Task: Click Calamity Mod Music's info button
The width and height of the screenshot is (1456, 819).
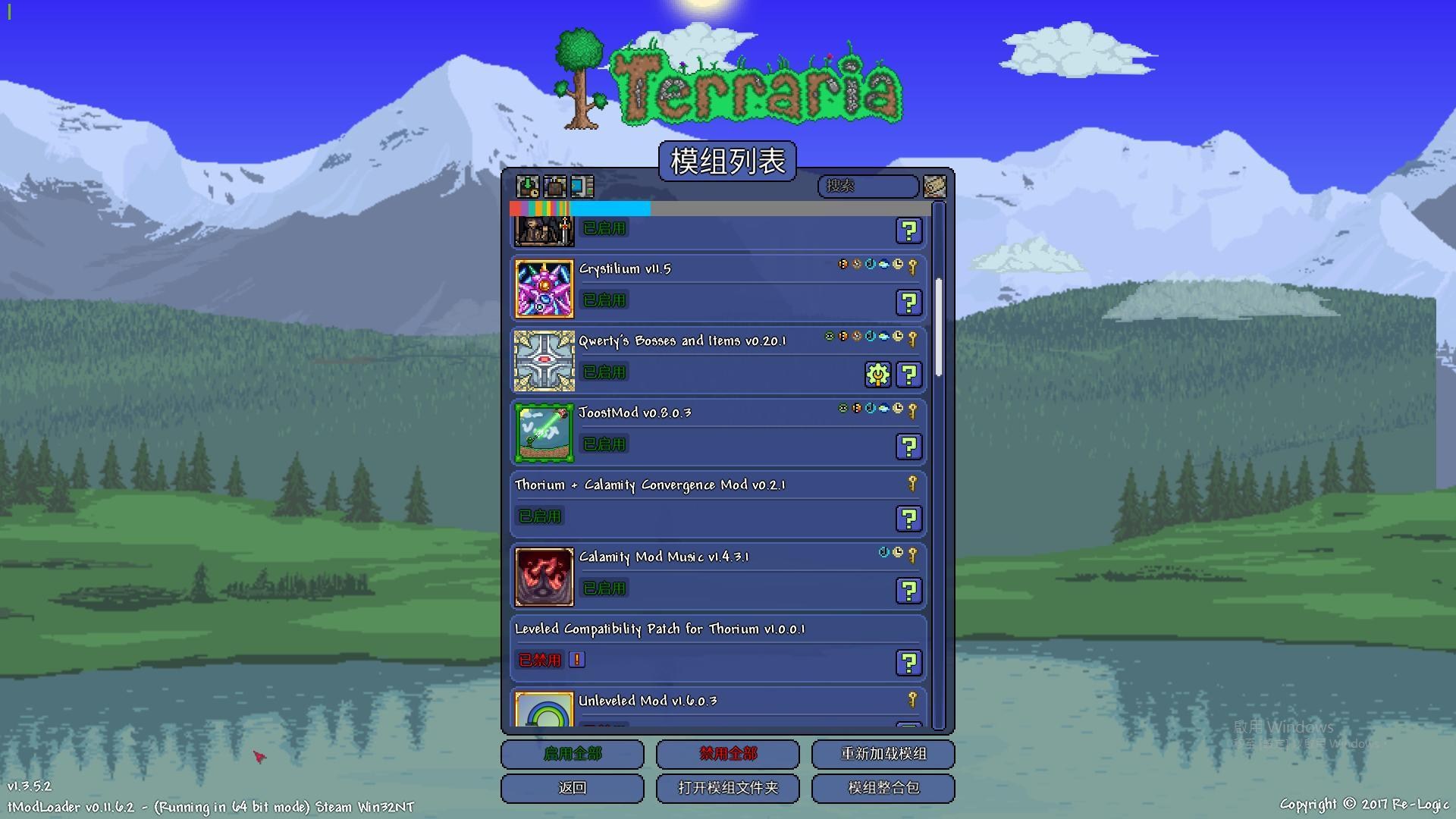Action: [x=908, y=591]
